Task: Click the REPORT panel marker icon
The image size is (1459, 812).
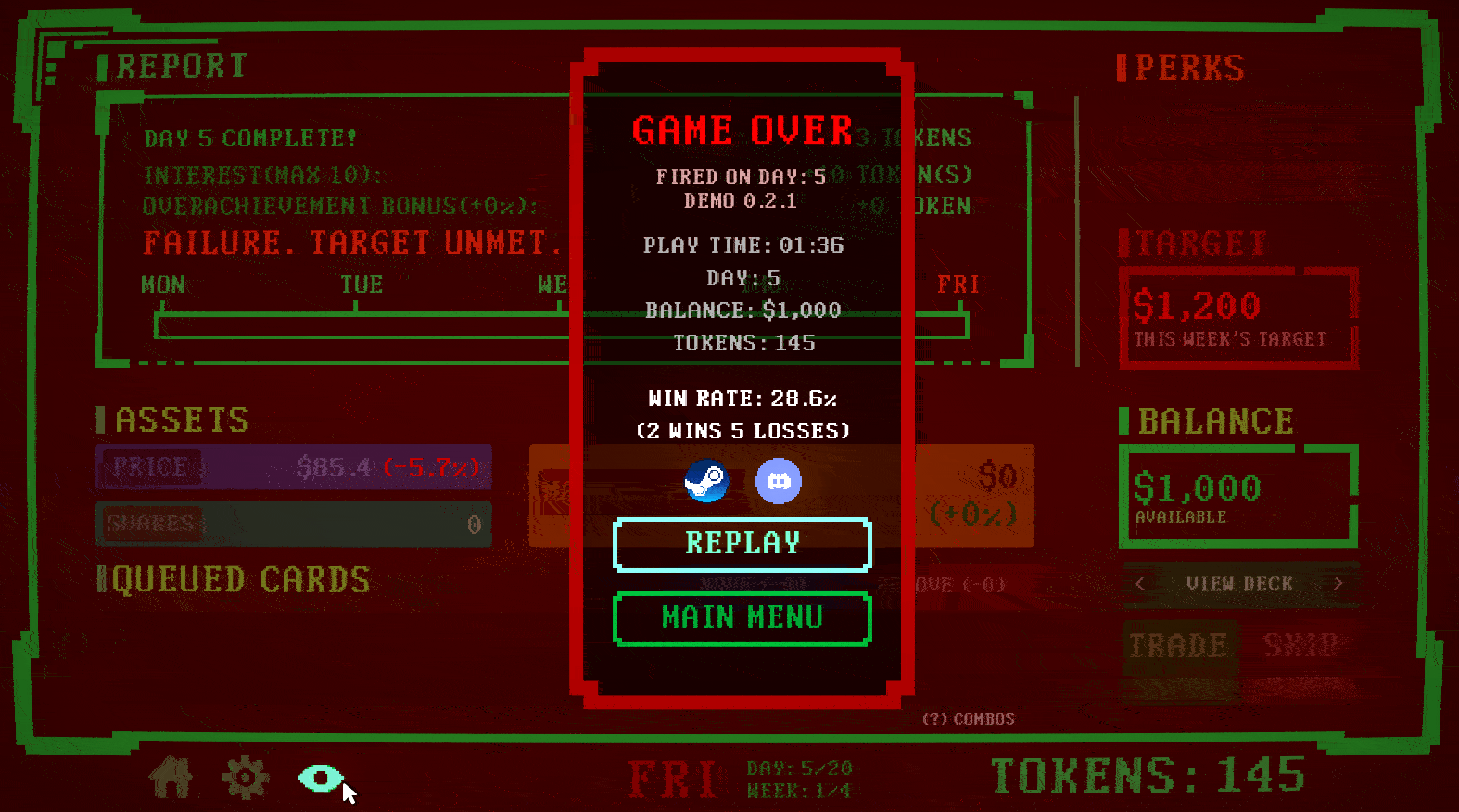Action: point(105,65)
